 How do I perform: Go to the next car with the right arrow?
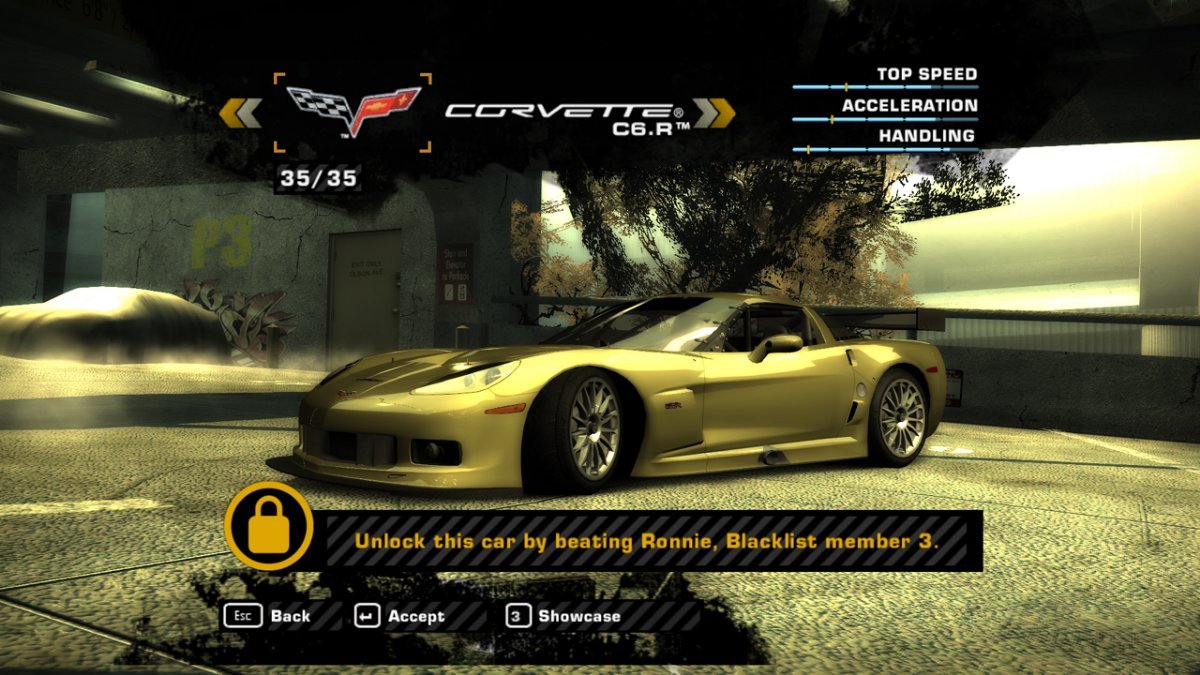coord(714,113)
